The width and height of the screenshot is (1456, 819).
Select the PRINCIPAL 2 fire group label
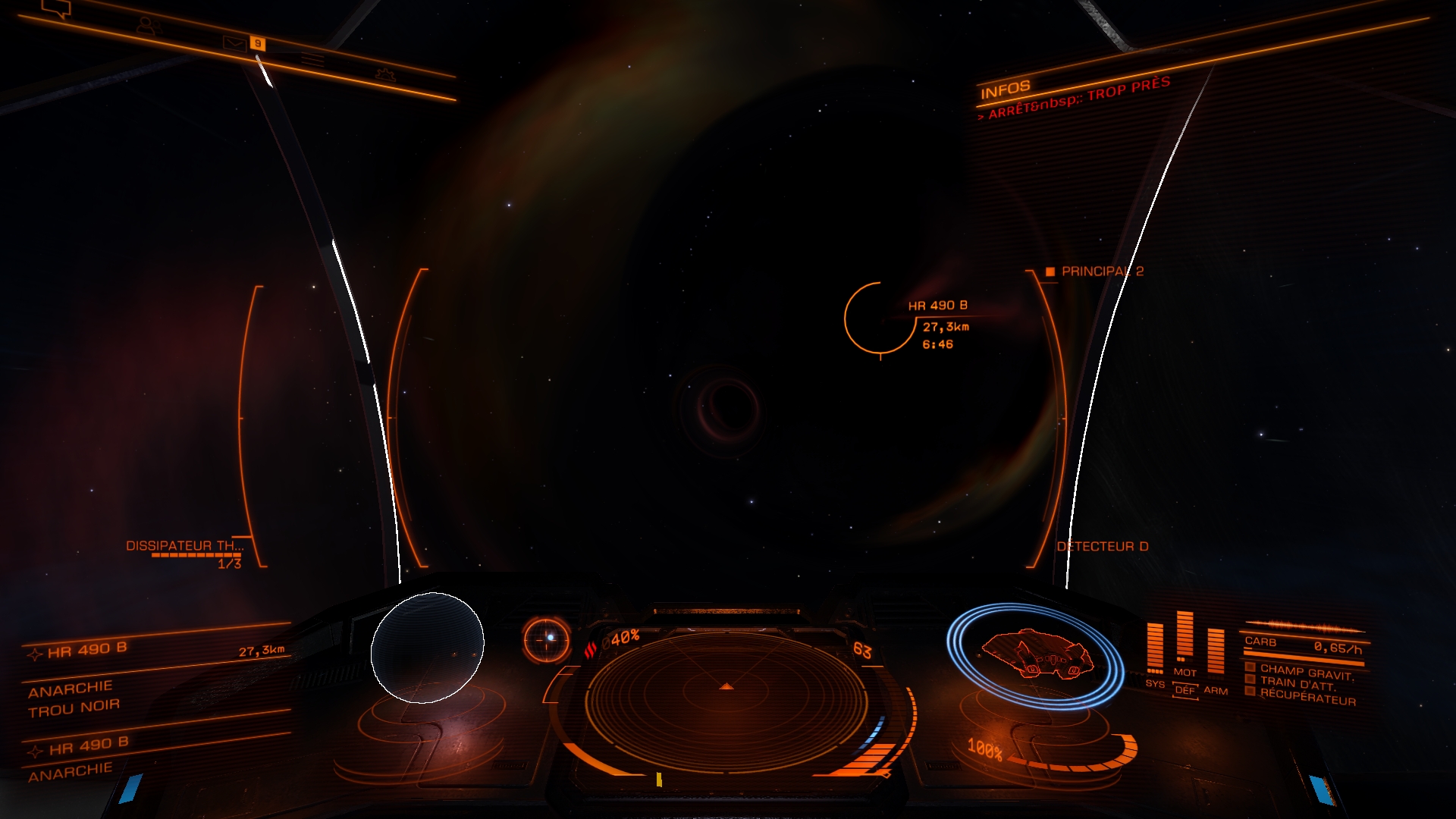click(x=1101, y=271)
